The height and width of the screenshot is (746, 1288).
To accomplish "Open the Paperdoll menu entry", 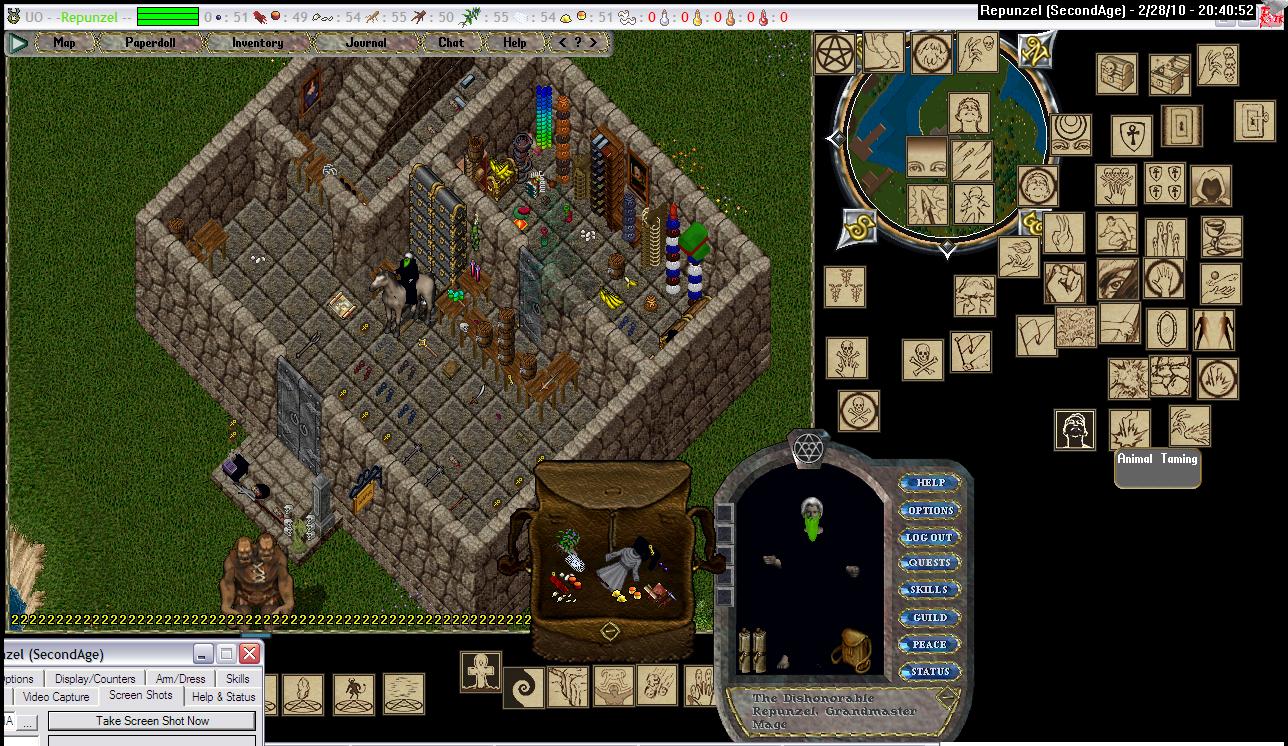I will click(x=150, y=43).
